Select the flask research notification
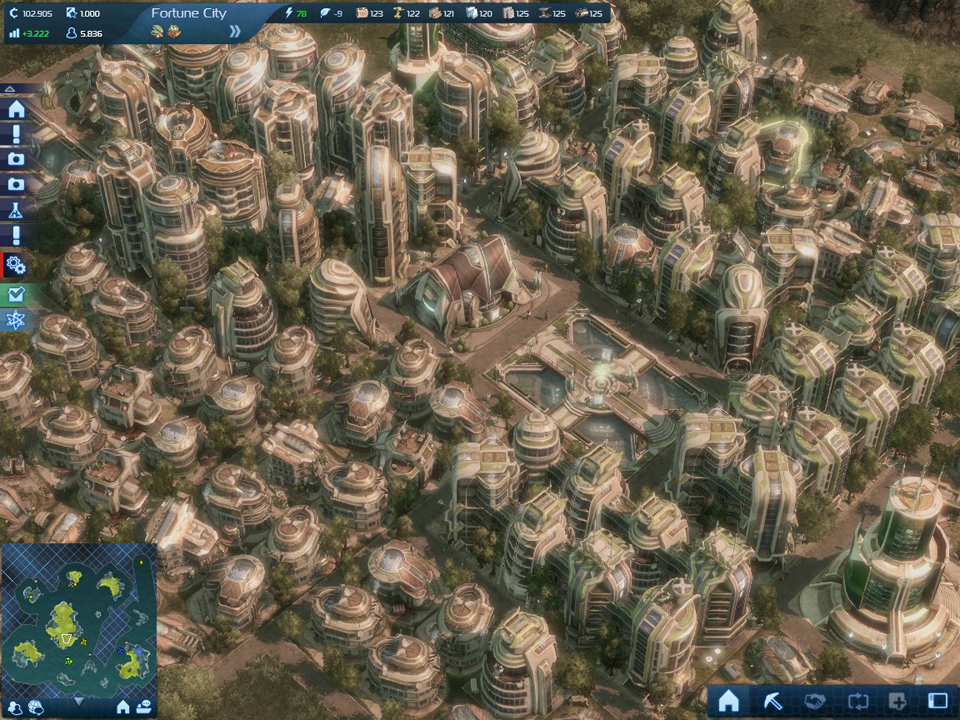Viewport: 960px width, 720px height. tap(16, 211)
